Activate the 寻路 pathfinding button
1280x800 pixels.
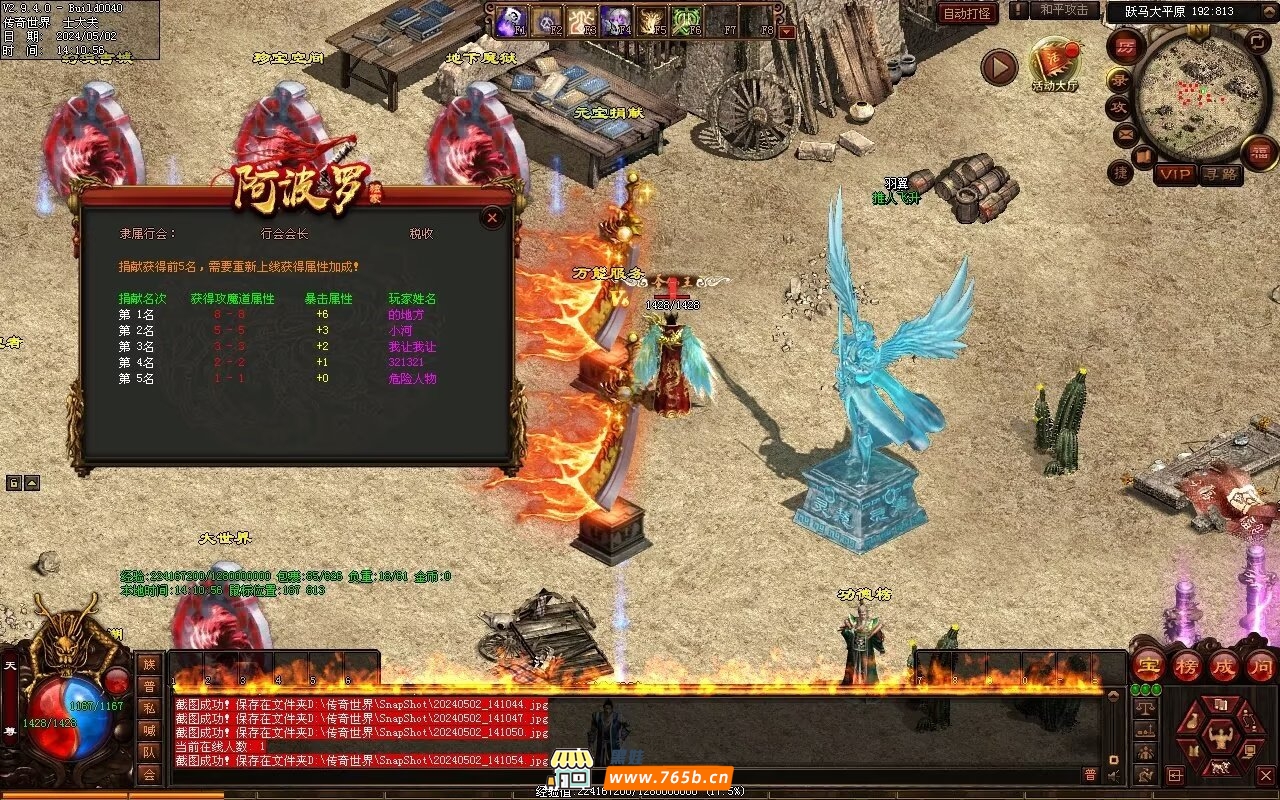pyautogui.click(x=1220, y=174)
